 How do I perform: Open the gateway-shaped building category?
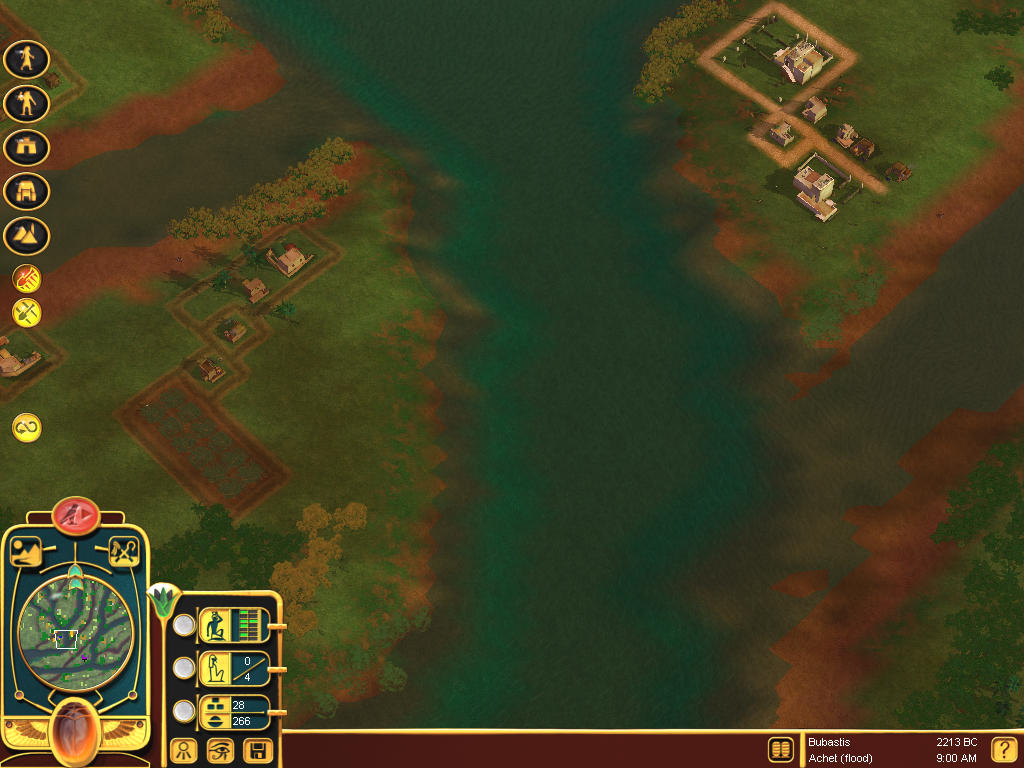click(x=27, y=147)
